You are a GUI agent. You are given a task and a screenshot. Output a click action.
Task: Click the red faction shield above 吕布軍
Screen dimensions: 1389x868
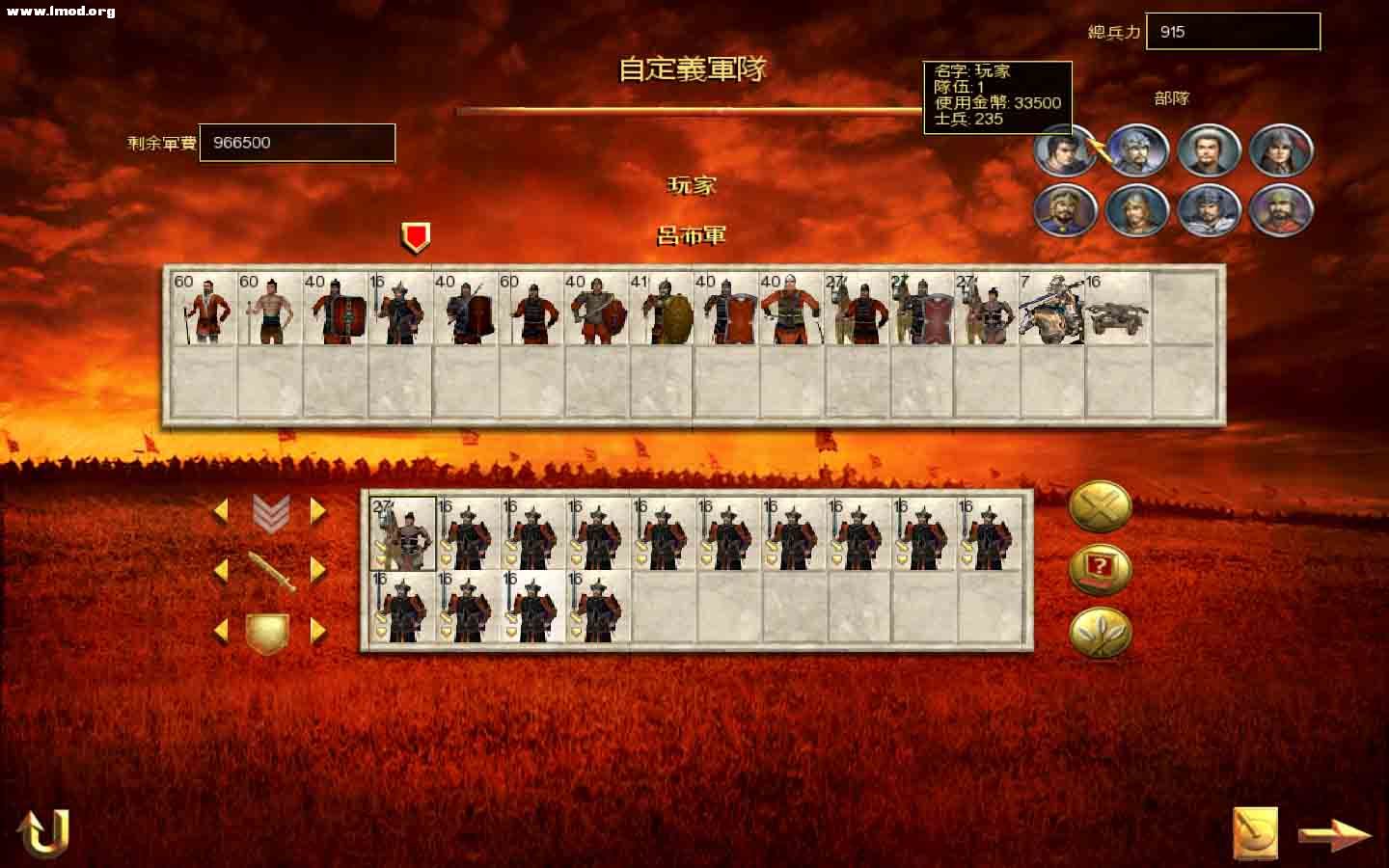(415, 232)
